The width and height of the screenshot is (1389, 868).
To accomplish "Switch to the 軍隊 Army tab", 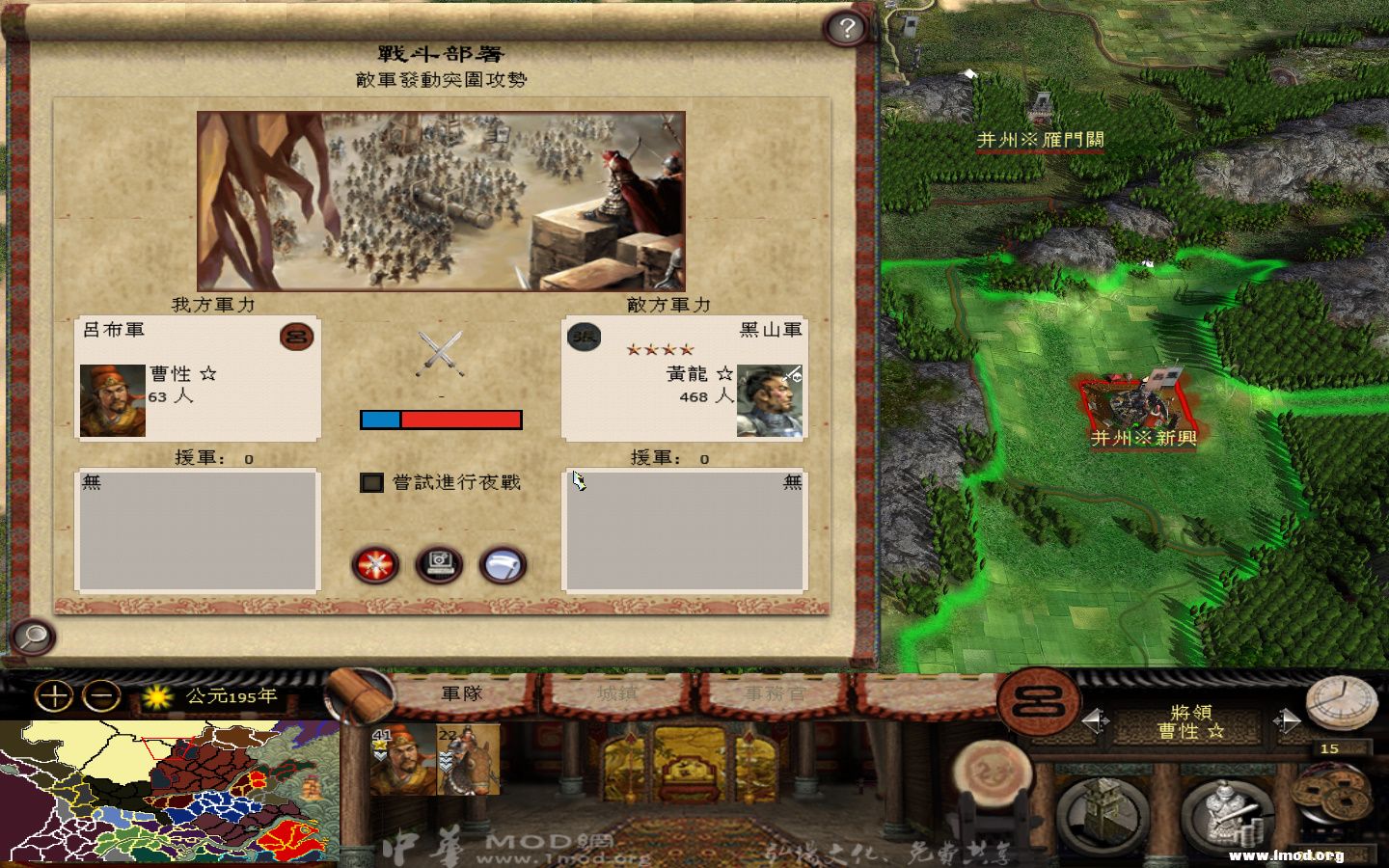I will 461,692.
